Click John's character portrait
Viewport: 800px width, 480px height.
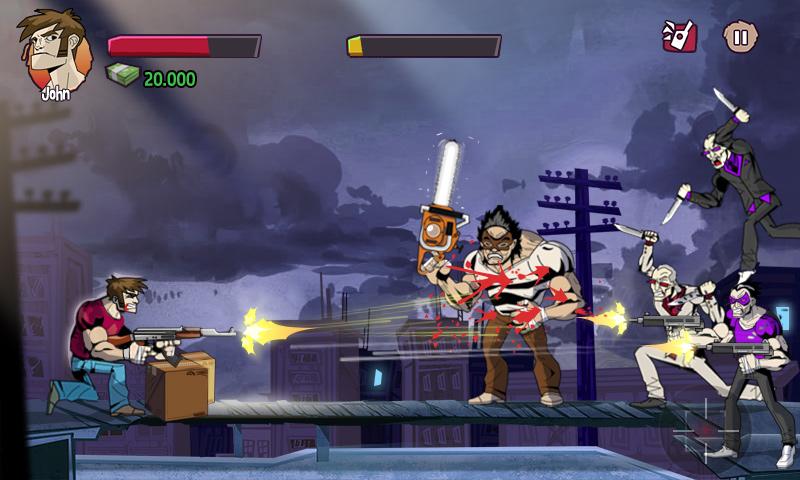49,52
